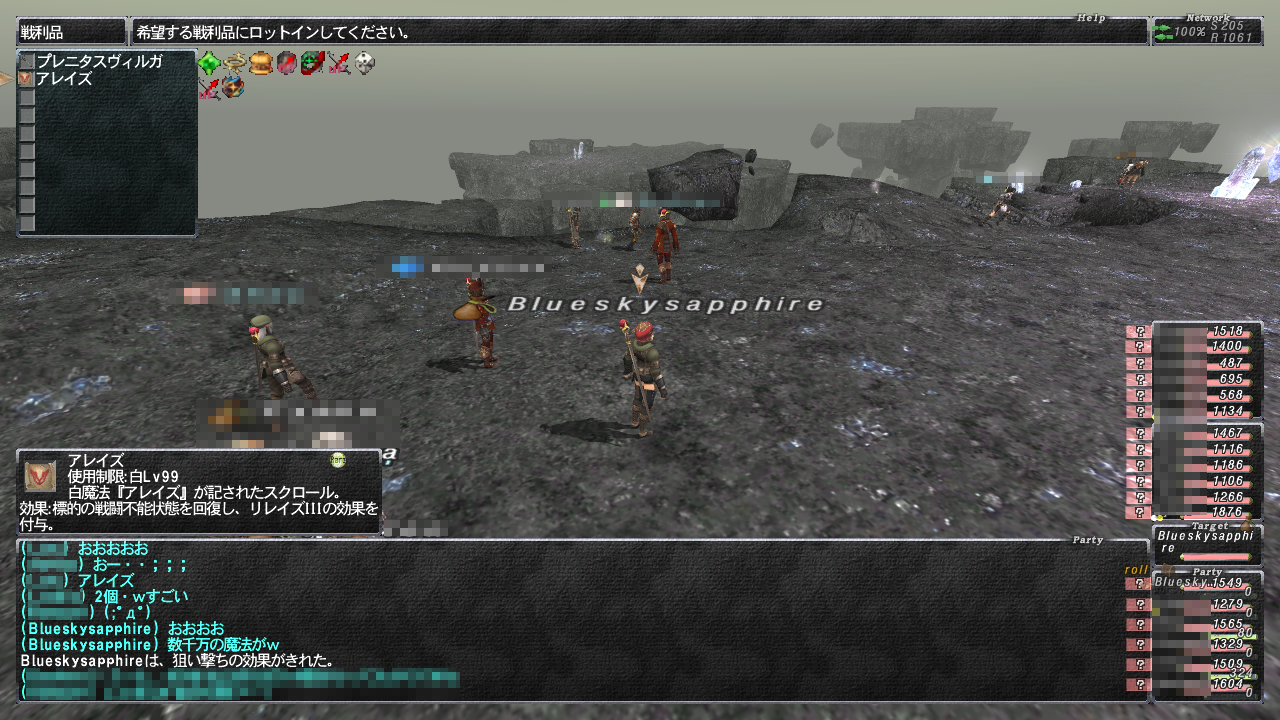Viewport: 1280px width, 720px height.
Task: Select the party member with 1279 HP
Action: tap(1200, 604)
